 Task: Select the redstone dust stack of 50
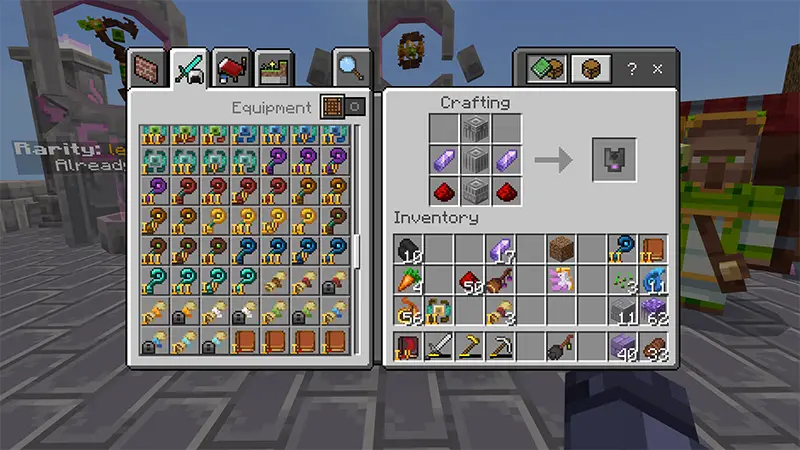click(x=470, y=281)
